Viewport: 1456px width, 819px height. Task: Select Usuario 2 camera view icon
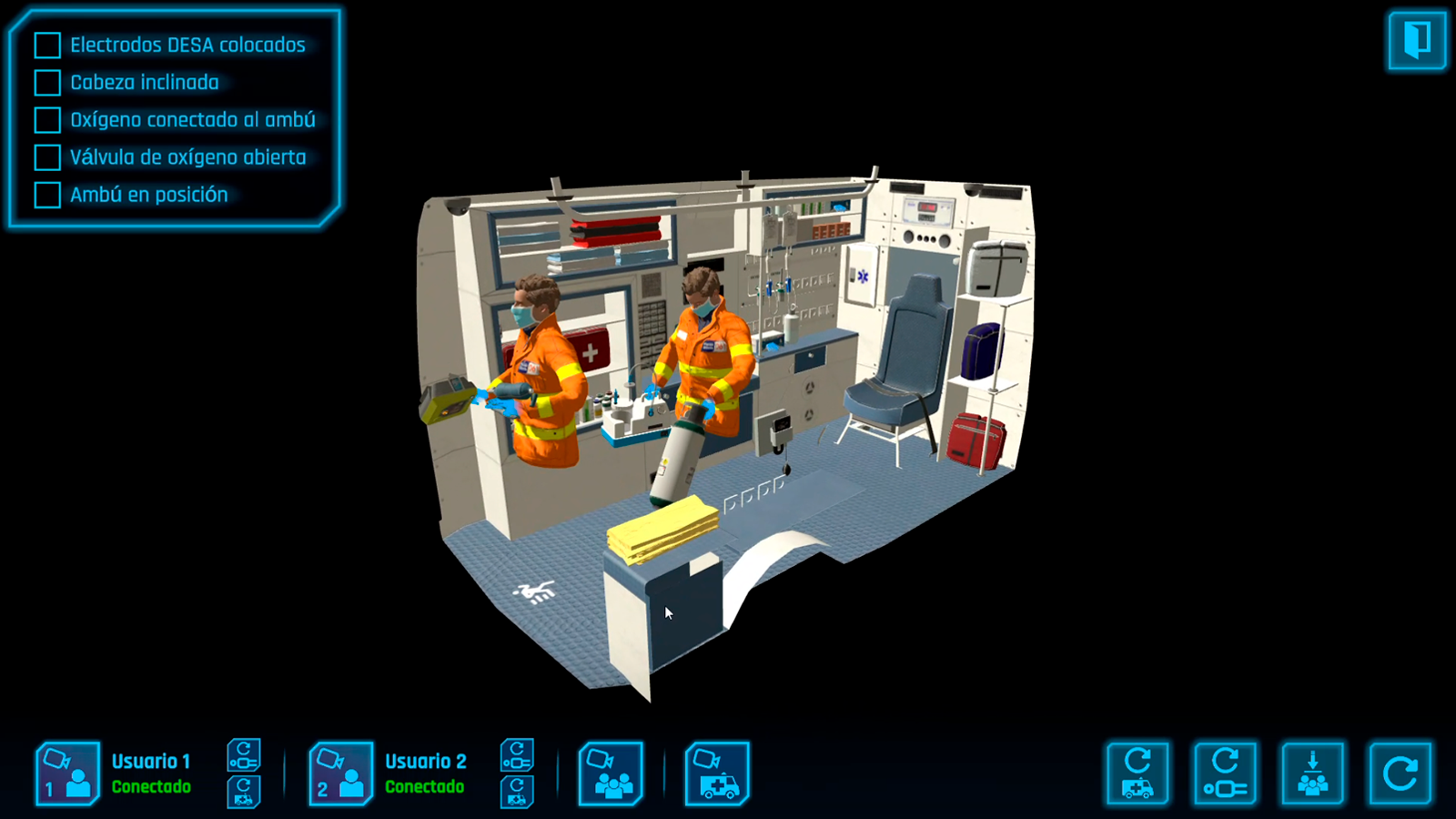point(341,773)
